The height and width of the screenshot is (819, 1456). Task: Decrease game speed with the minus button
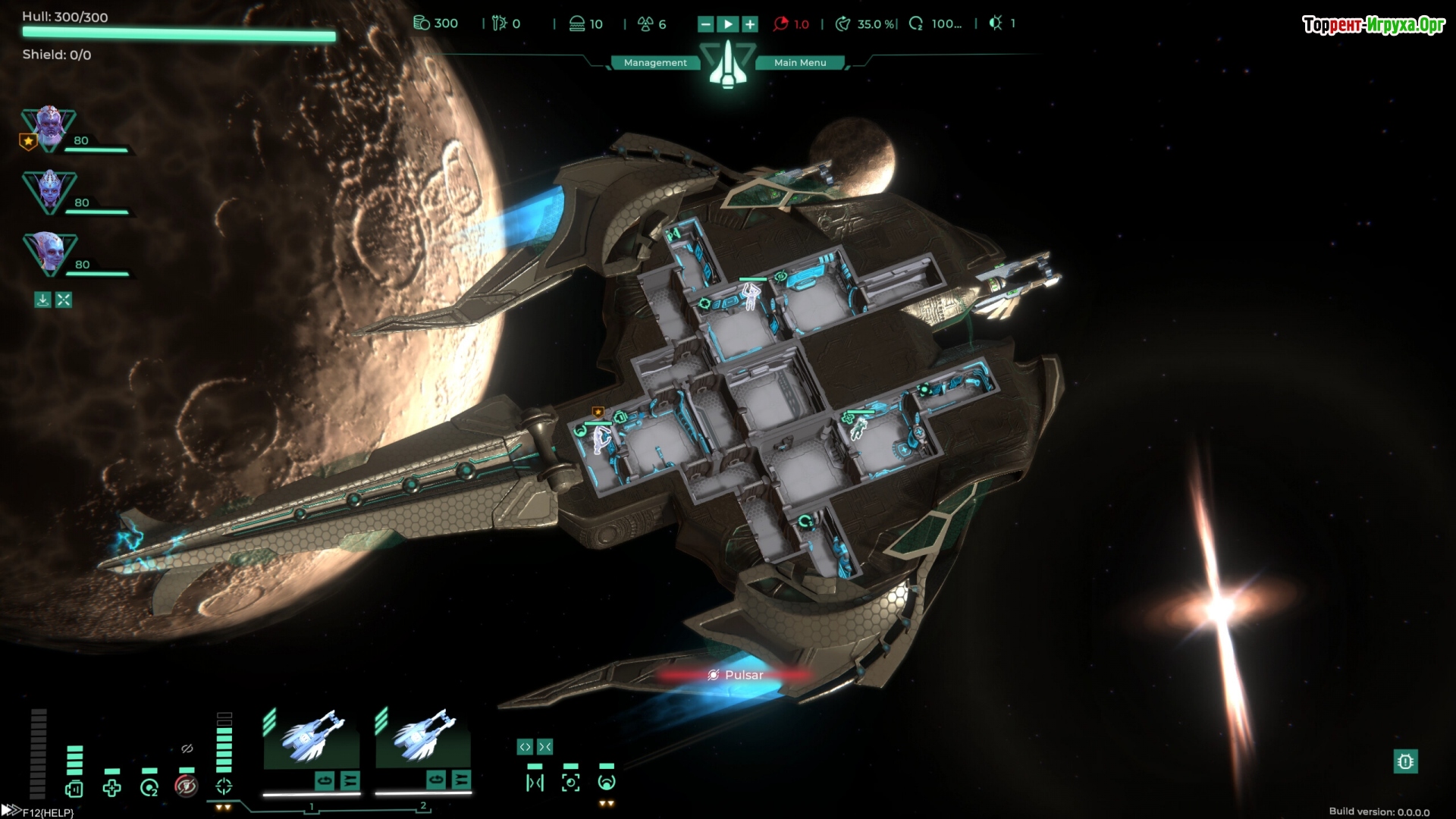[705, 24]
